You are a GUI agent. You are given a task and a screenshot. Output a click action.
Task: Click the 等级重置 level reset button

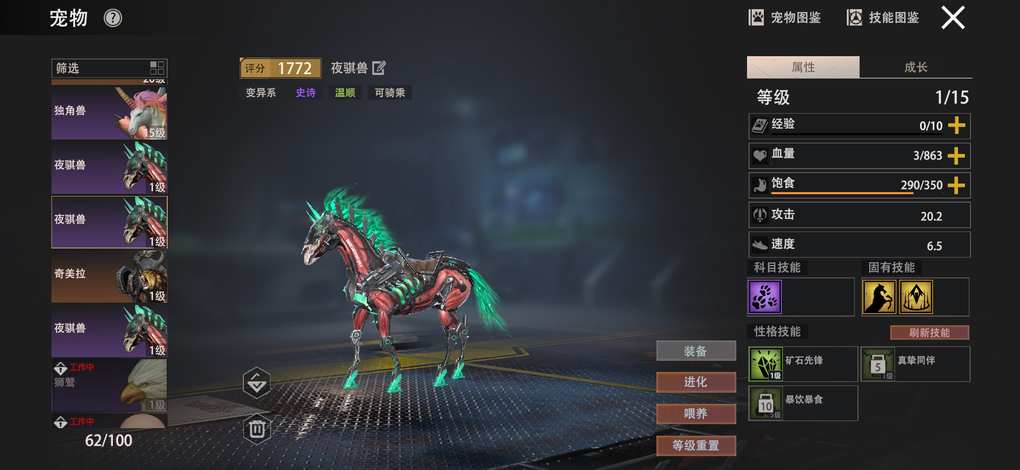[695, 445]
